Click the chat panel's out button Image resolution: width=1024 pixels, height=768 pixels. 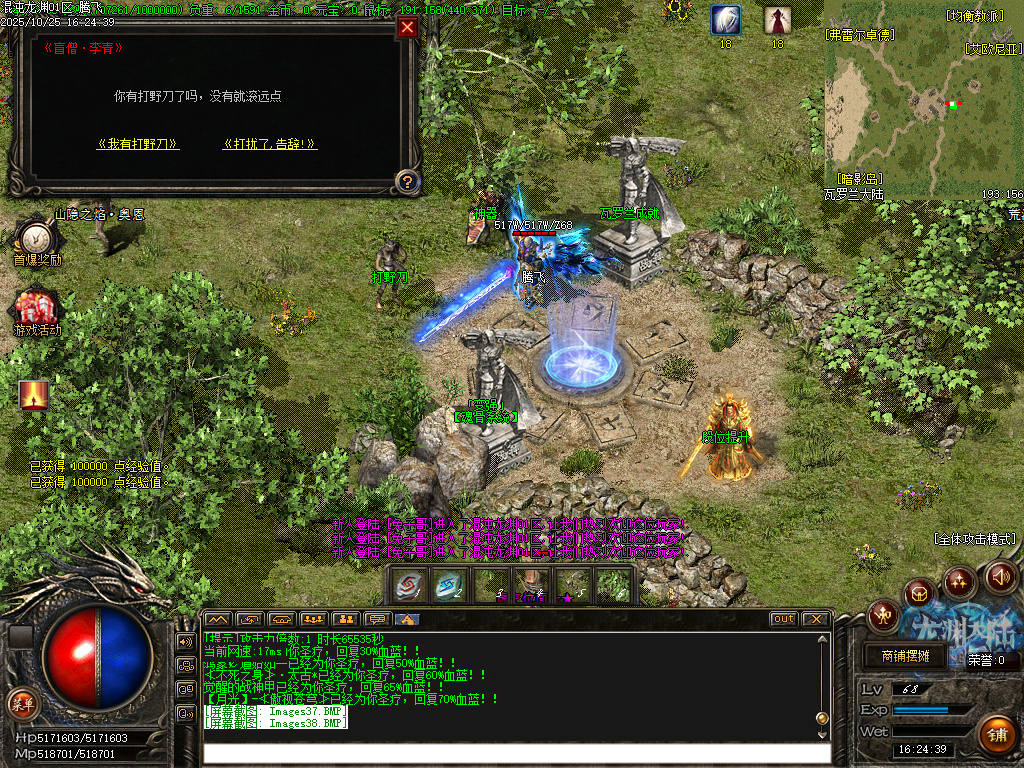click(784, 619)
